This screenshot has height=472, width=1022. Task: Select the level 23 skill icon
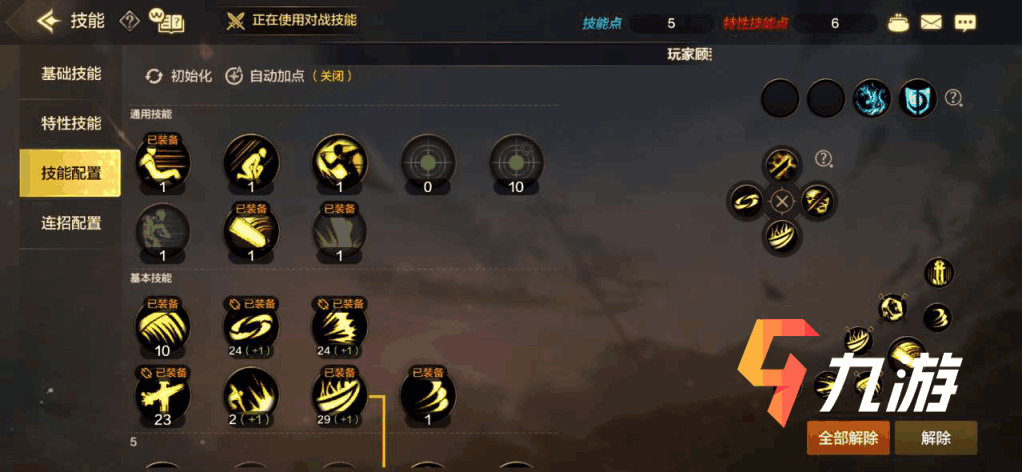[x=162, y=393]
